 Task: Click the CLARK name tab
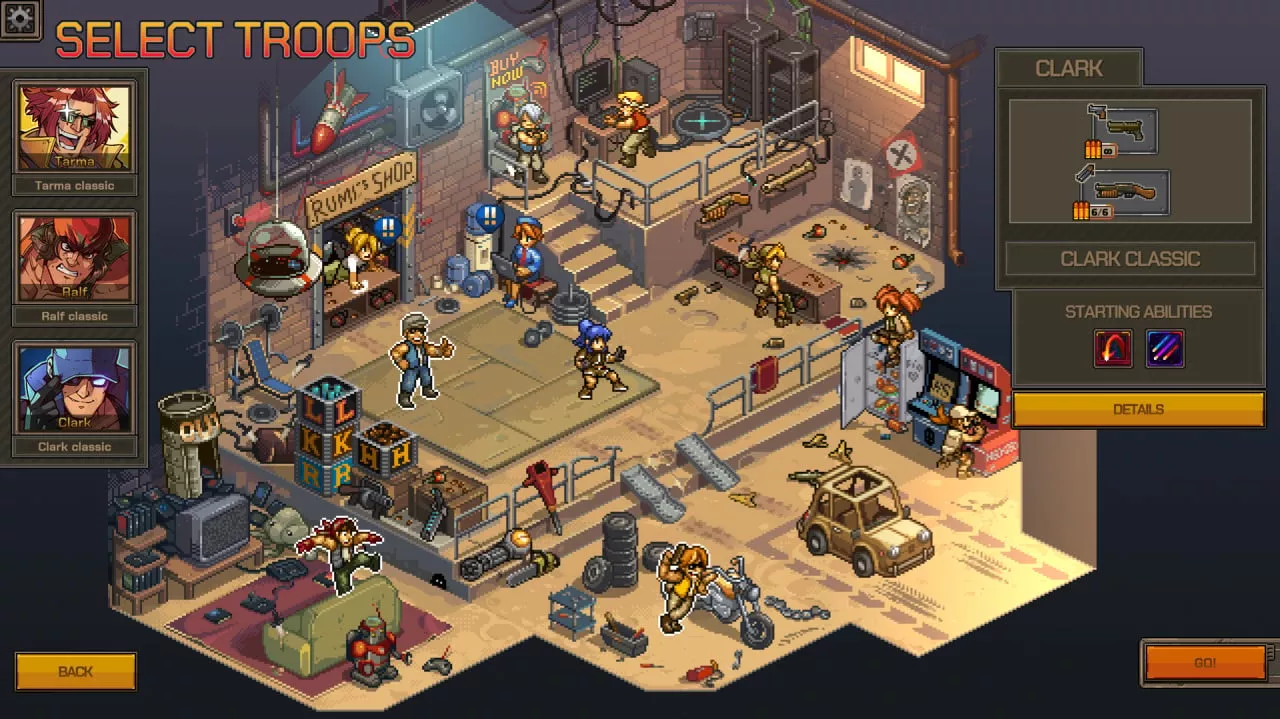(x=1069, y=68)
